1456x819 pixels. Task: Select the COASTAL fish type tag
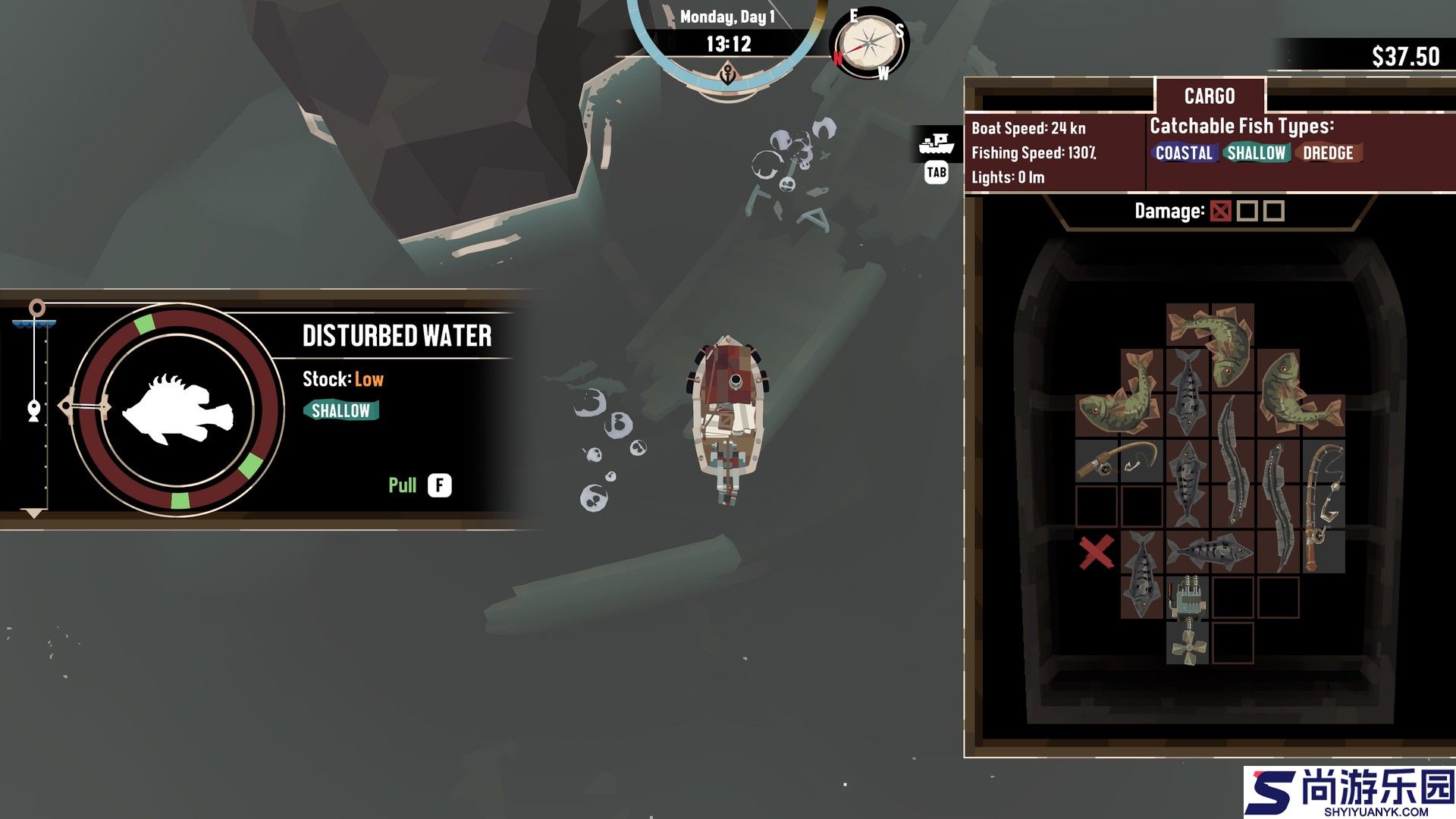coord(1183,153)
